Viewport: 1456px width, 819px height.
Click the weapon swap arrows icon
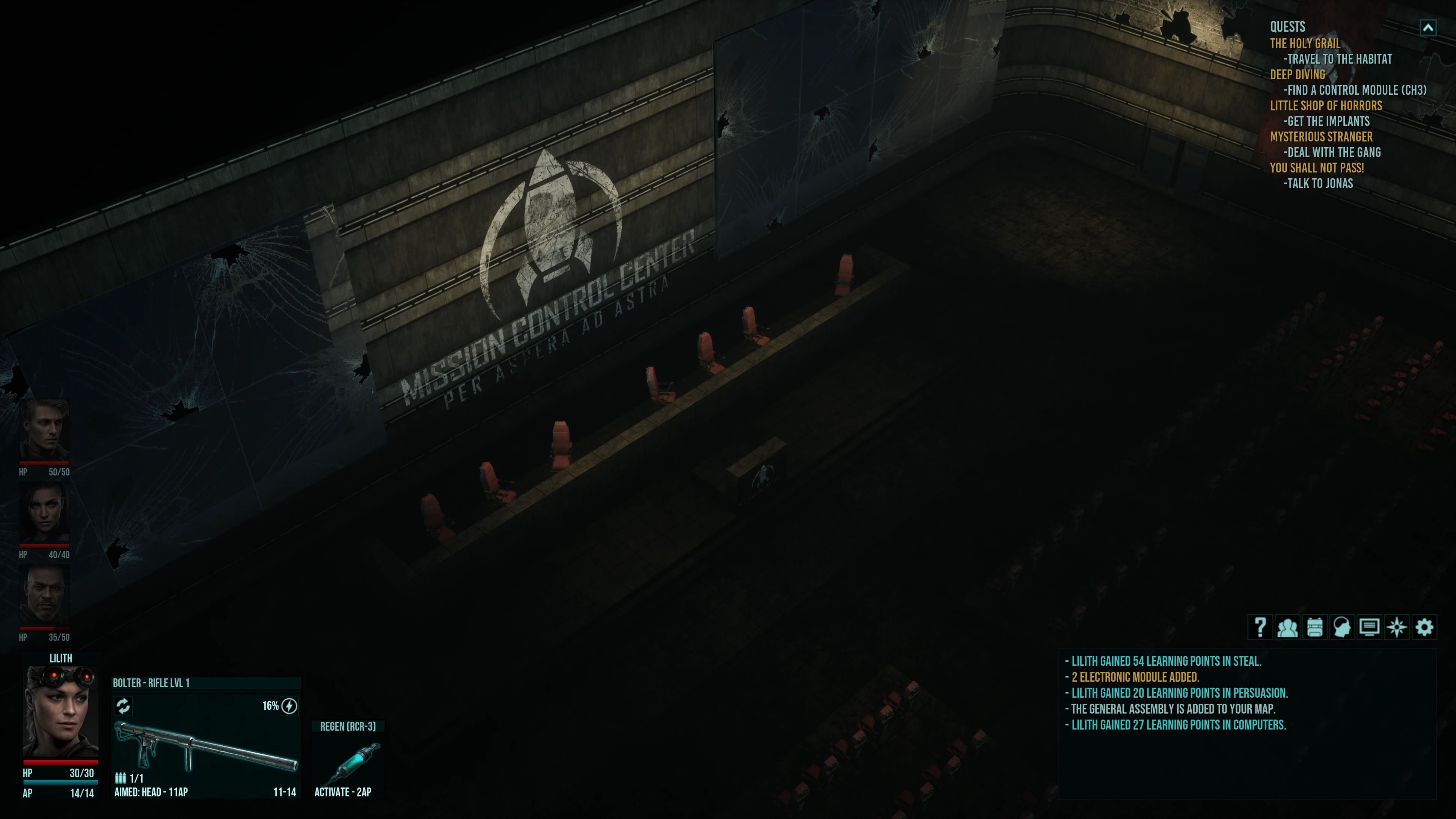point(123,706)
